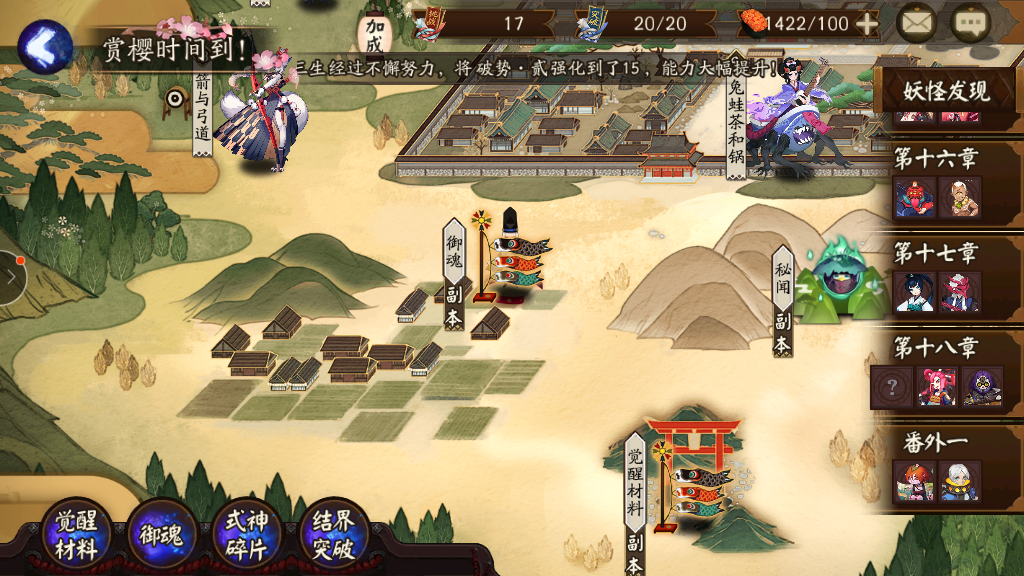This screenshot has width=1024, height=576.
Task: Expand the left edge side arrow
Action: (x=10, y=277)
